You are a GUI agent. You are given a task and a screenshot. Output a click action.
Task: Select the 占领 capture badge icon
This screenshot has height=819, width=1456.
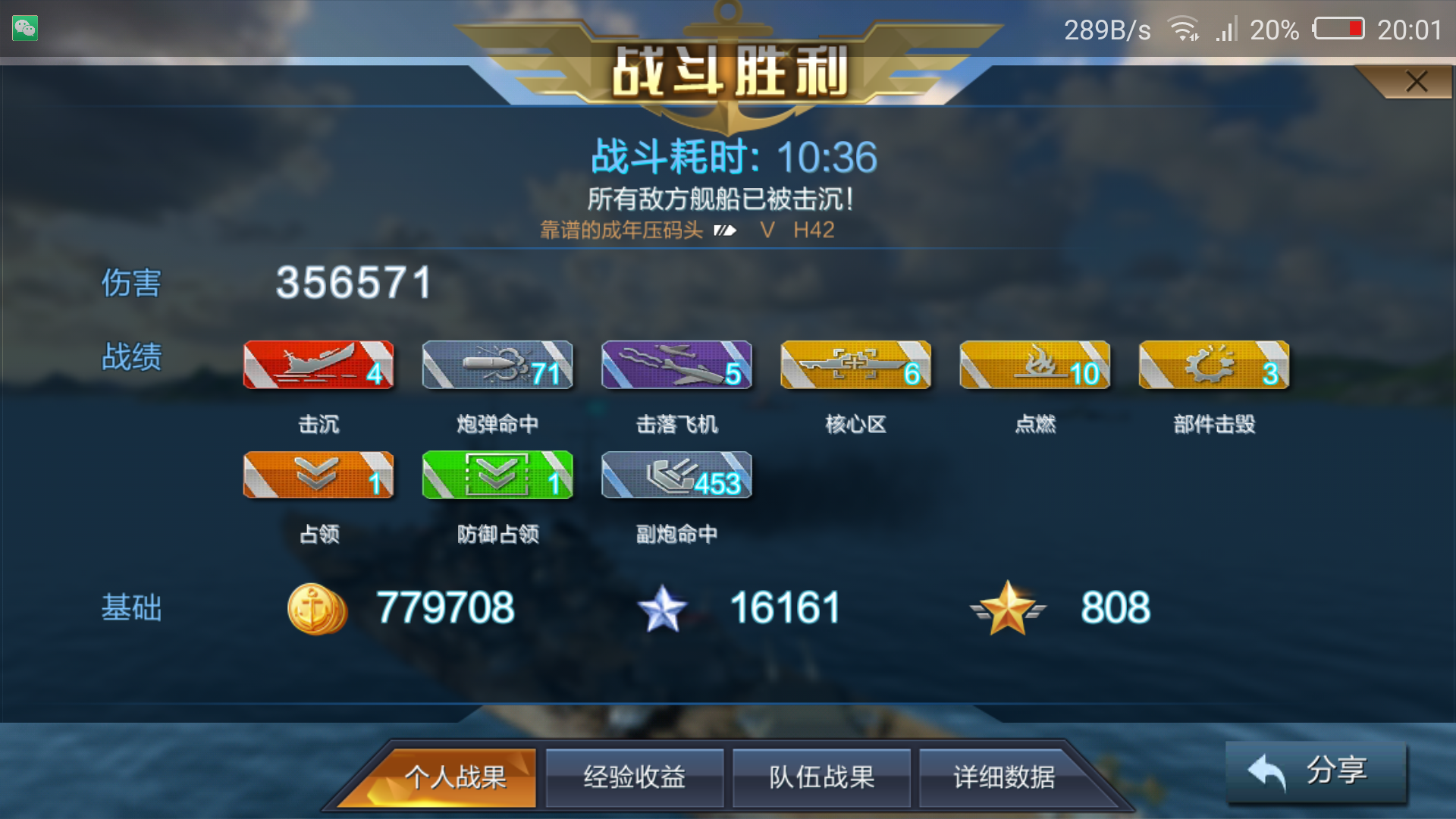point(318,475)
